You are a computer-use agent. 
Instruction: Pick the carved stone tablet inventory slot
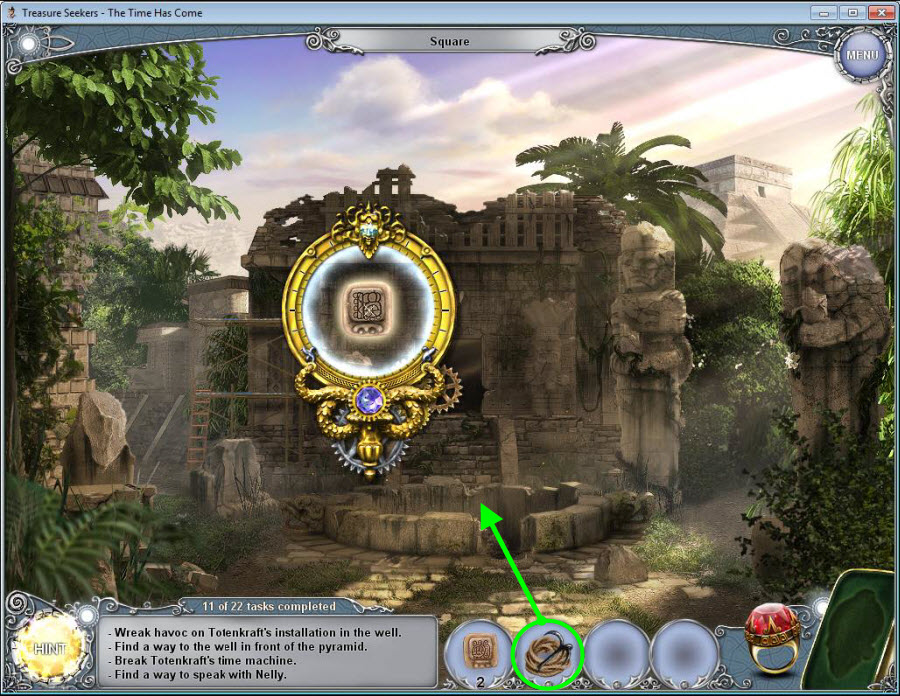(x=479, y=653)
